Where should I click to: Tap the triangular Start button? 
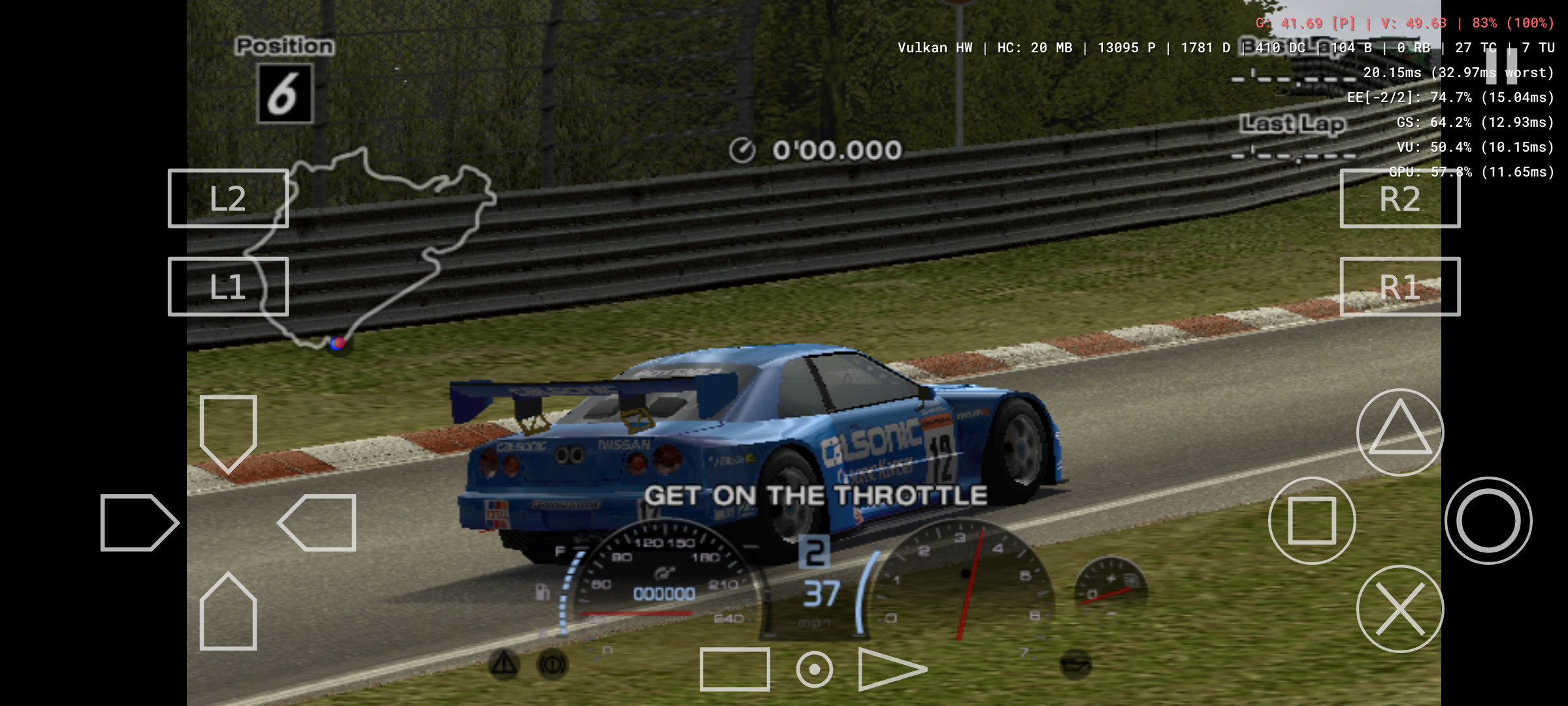click(890, 669)
